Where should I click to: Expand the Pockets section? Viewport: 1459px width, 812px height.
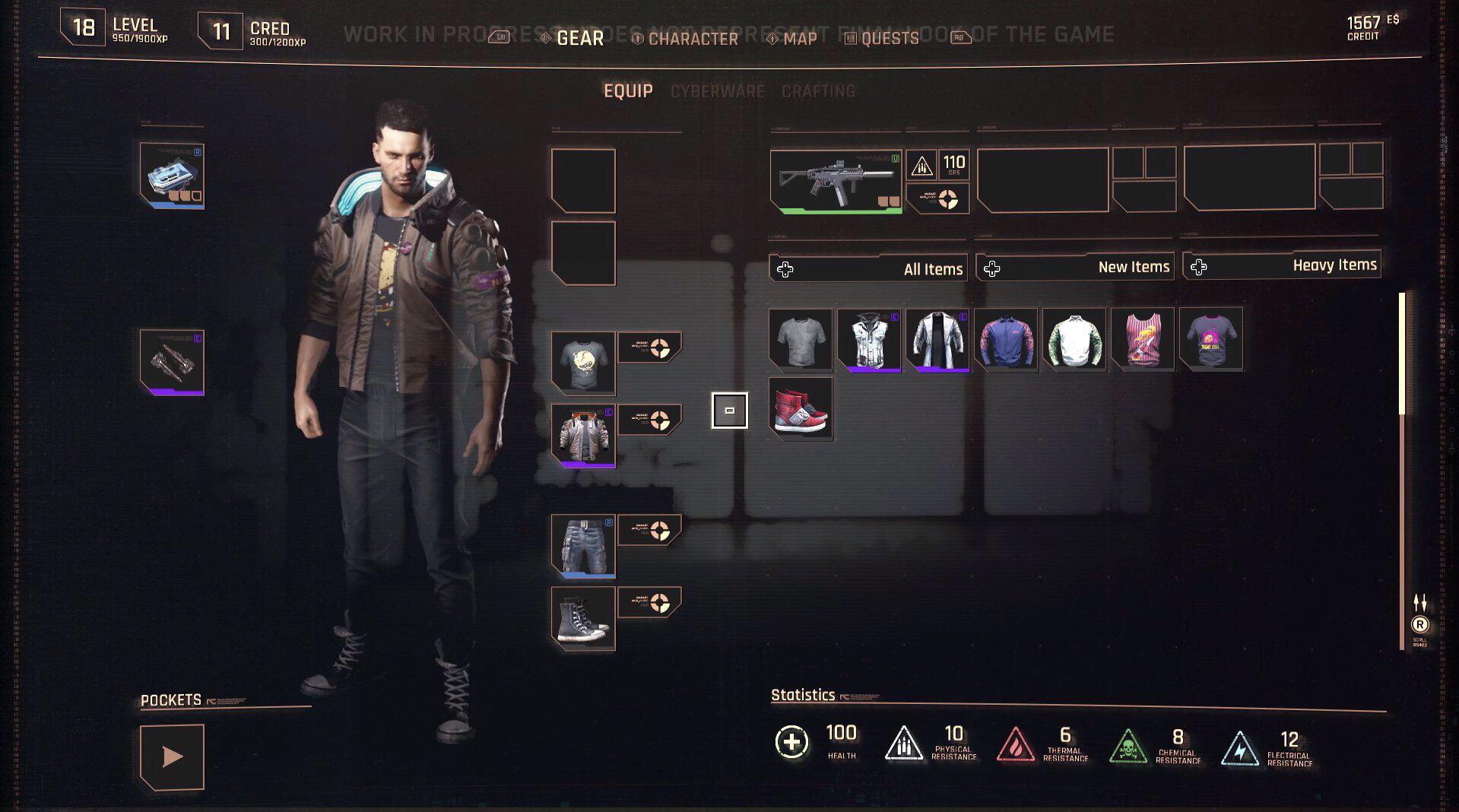pyautogui.click(x=172, y=756)
